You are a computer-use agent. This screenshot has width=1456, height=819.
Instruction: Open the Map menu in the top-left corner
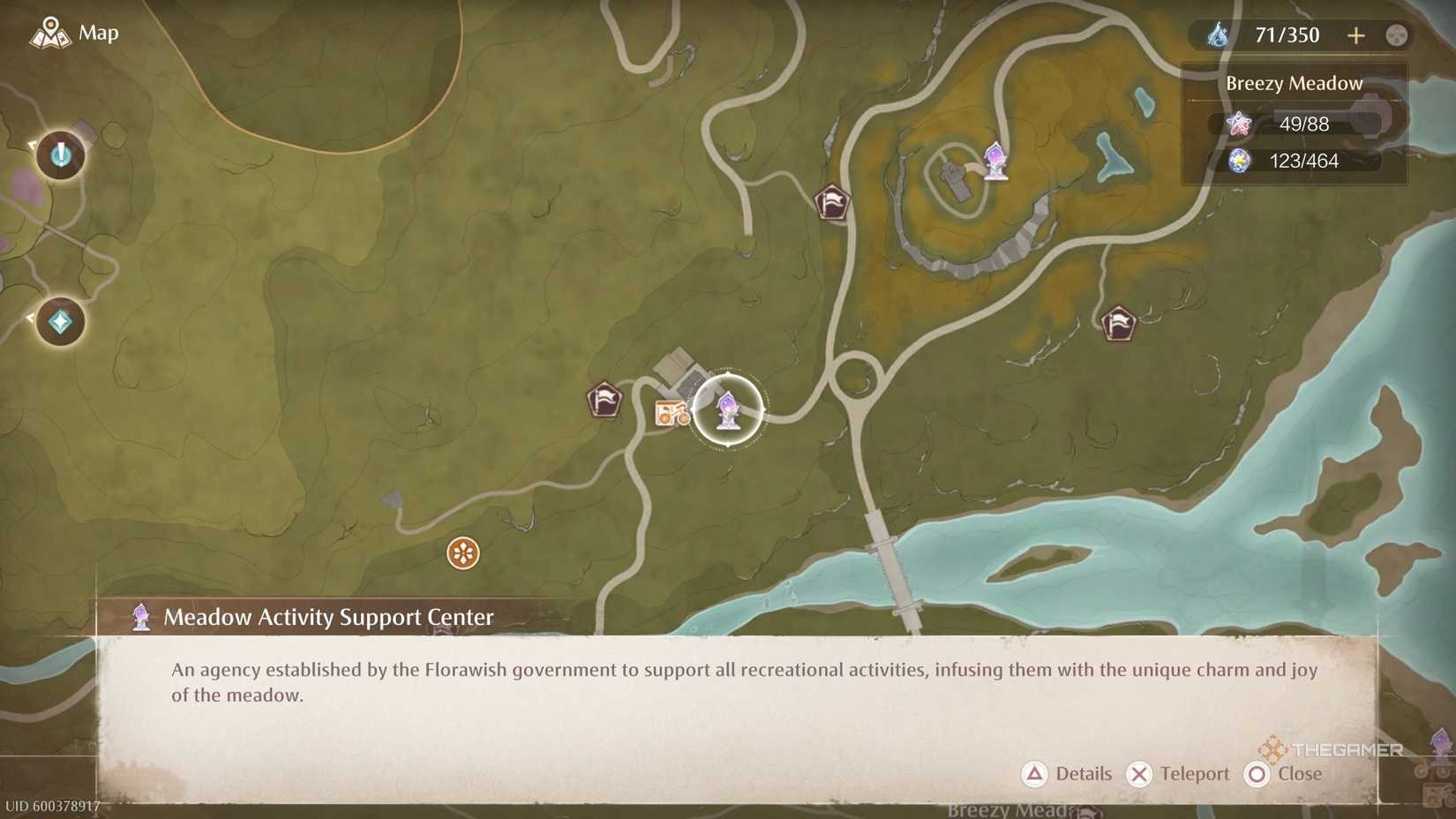pos(75,33)
